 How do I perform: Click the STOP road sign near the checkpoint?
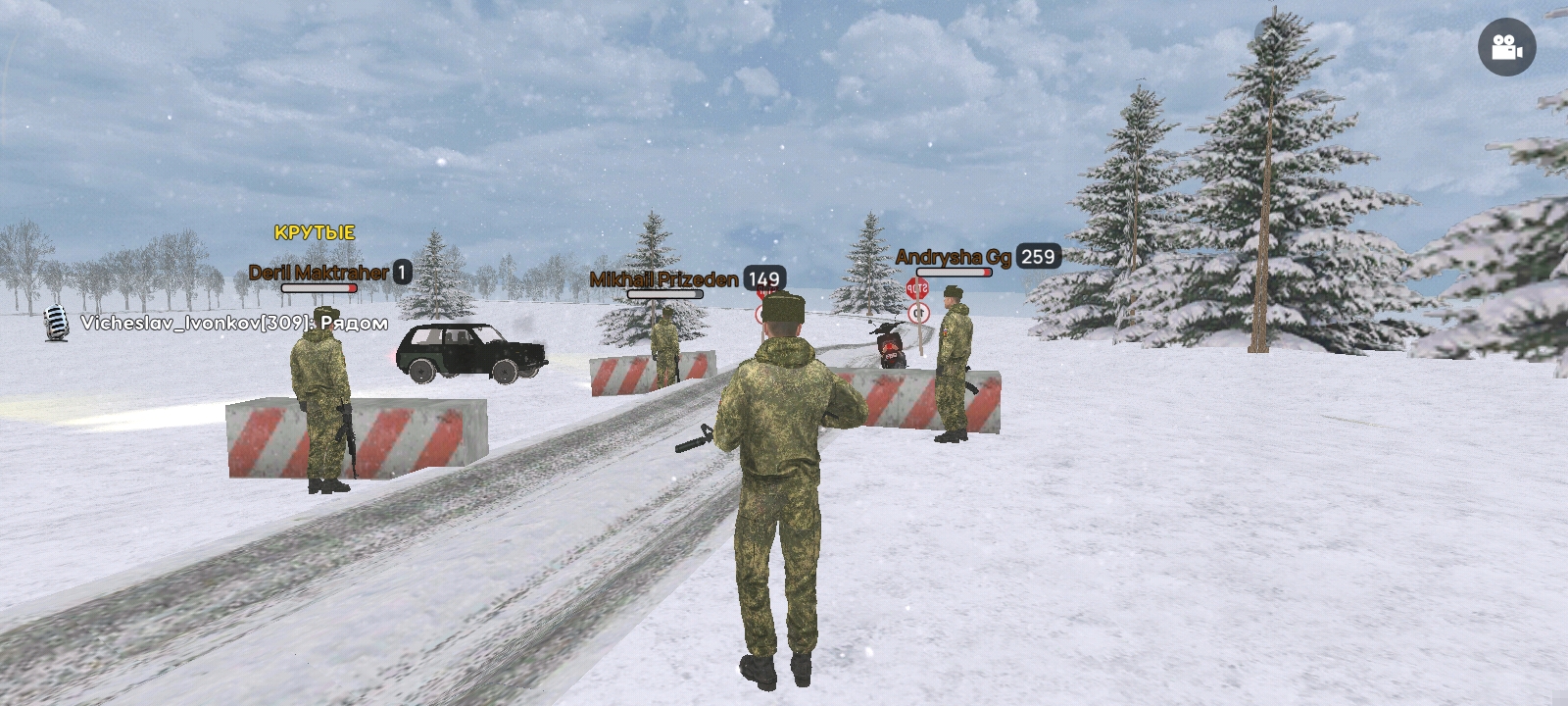tap(918, 288)
